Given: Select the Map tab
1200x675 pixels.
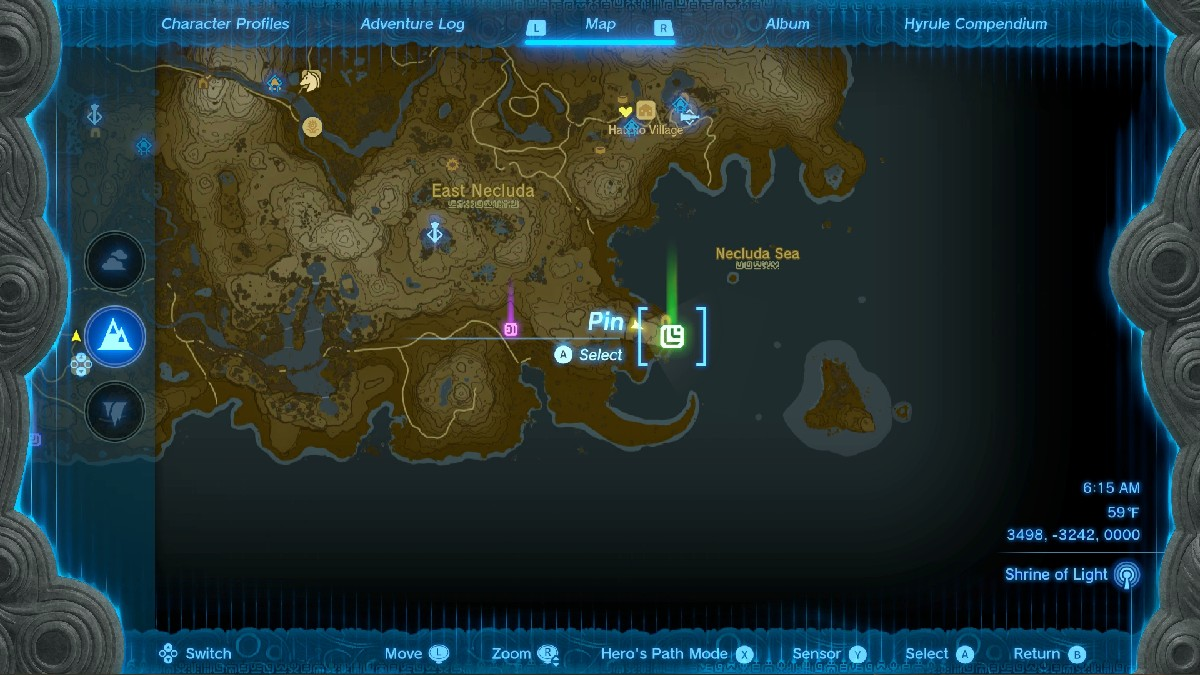Looking at the screenshot, I should 600,24.
